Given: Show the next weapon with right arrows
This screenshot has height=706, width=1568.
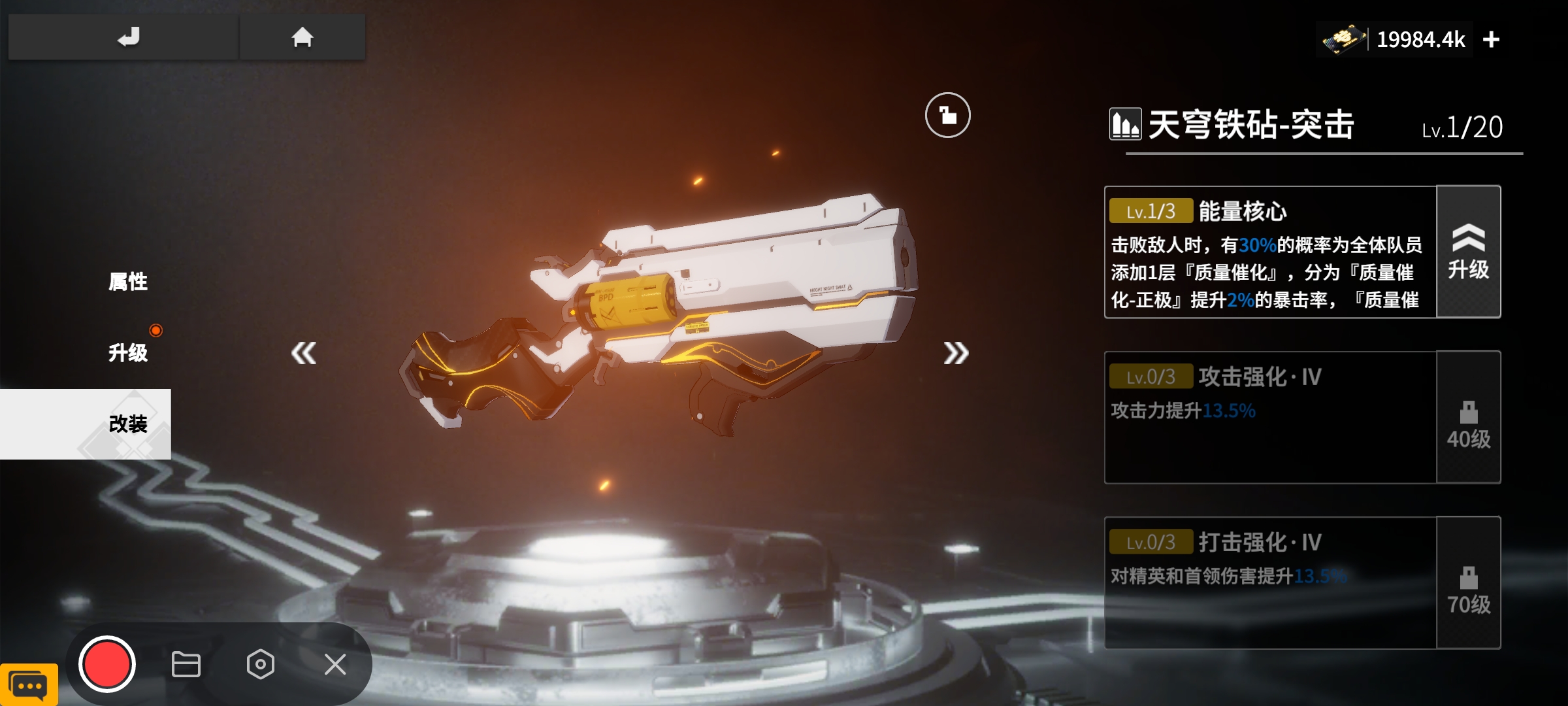Looking at the screenshot, I should click(x=955, y=353).
